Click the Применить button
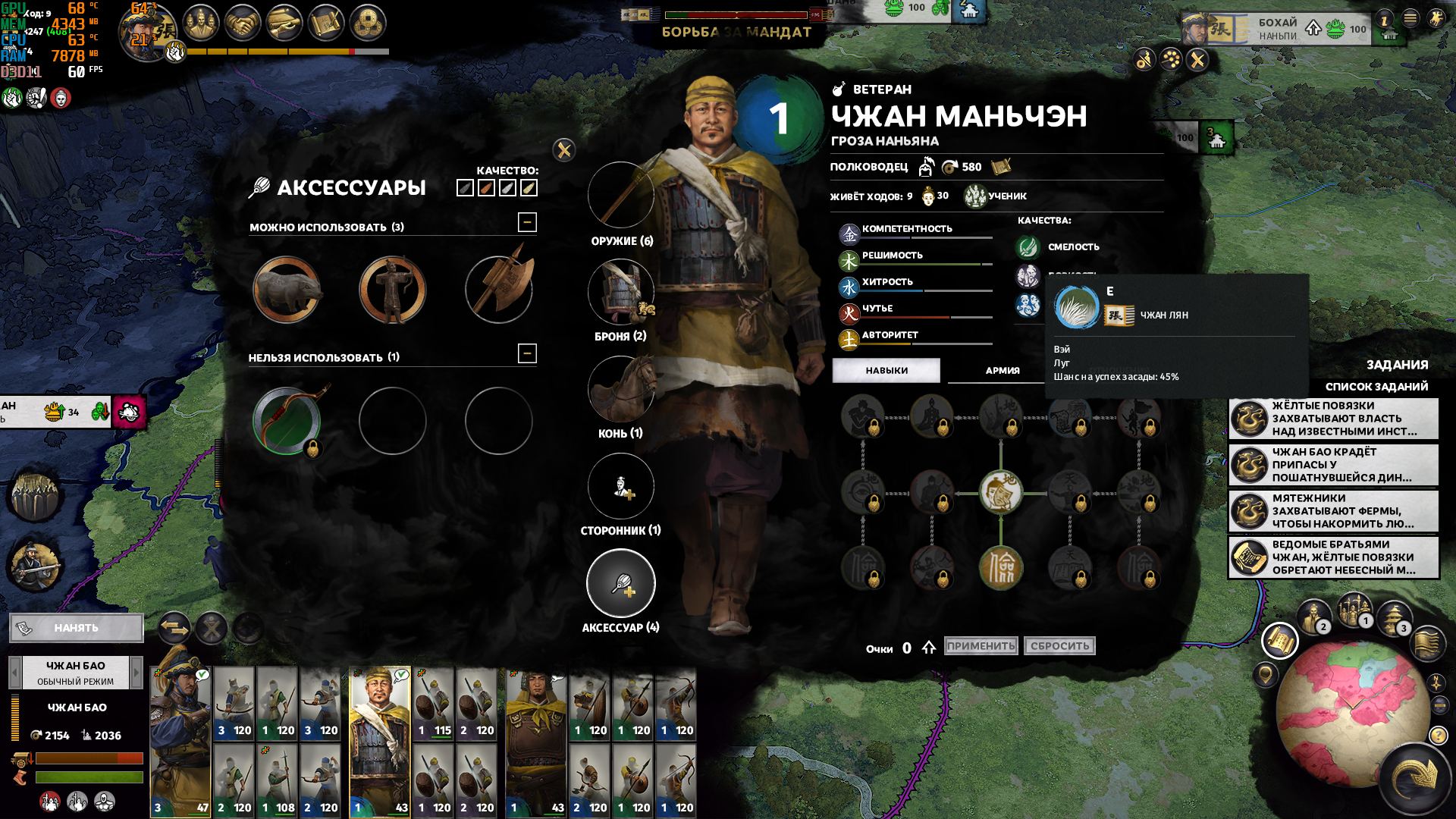 (981, 646)
